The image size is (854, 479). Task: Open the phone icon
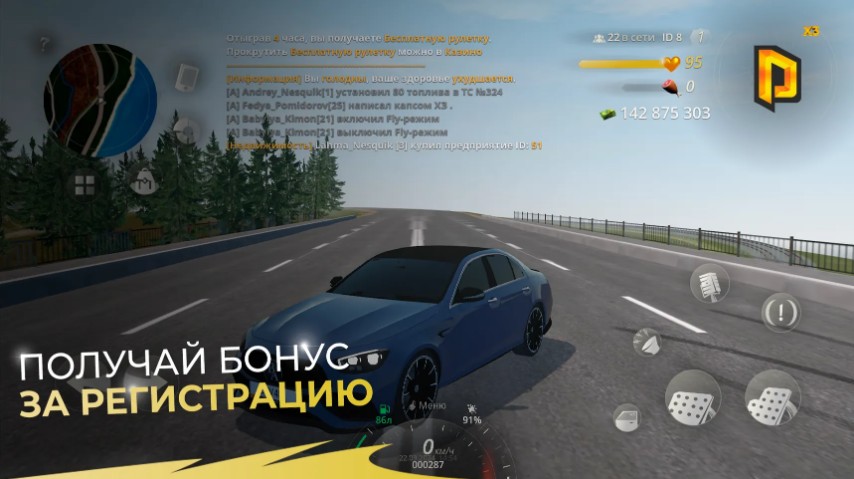pos(188,77)
